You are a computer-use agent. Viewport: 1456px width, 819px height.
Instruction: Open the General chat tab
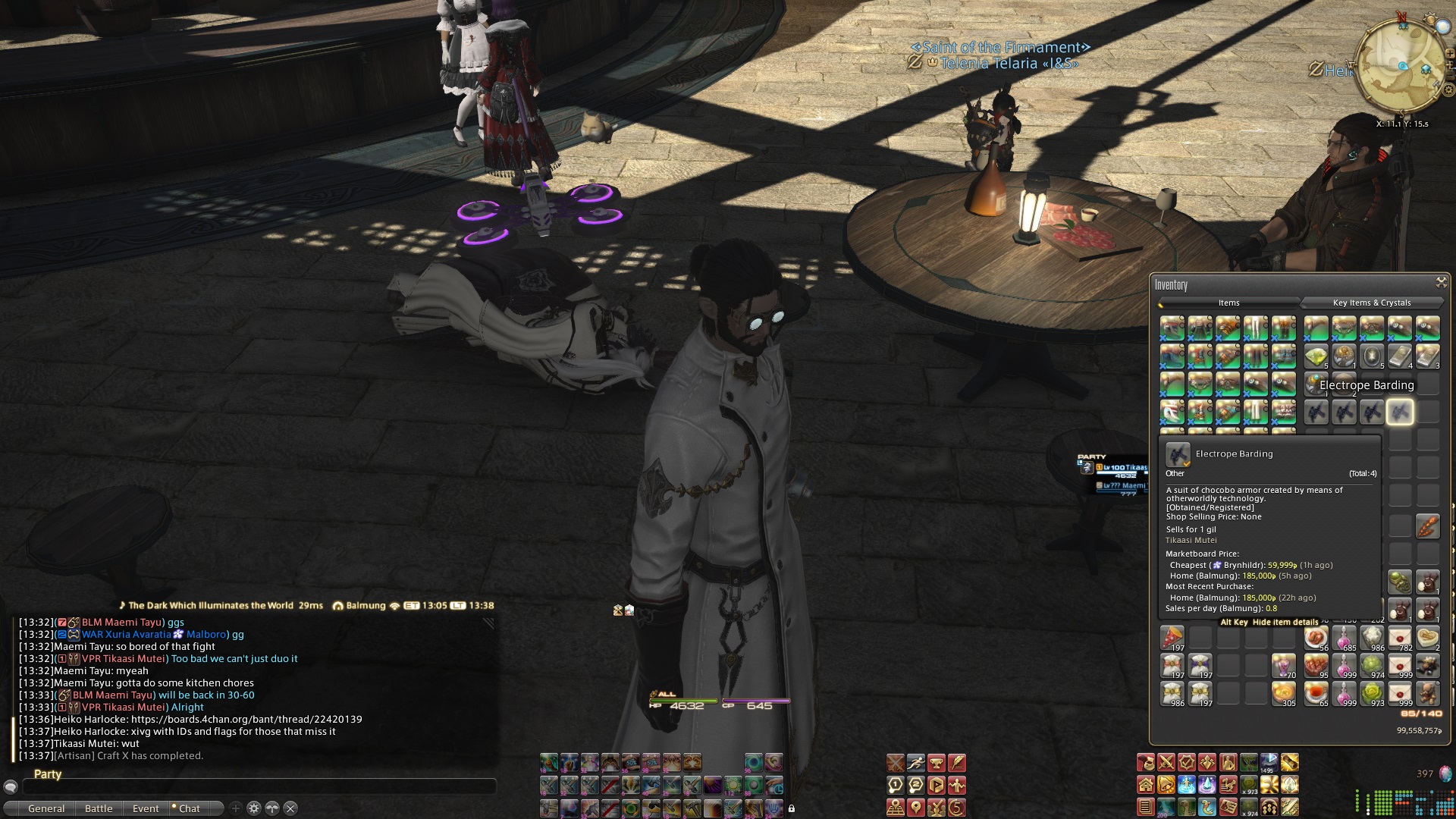(x=46, y=808)
